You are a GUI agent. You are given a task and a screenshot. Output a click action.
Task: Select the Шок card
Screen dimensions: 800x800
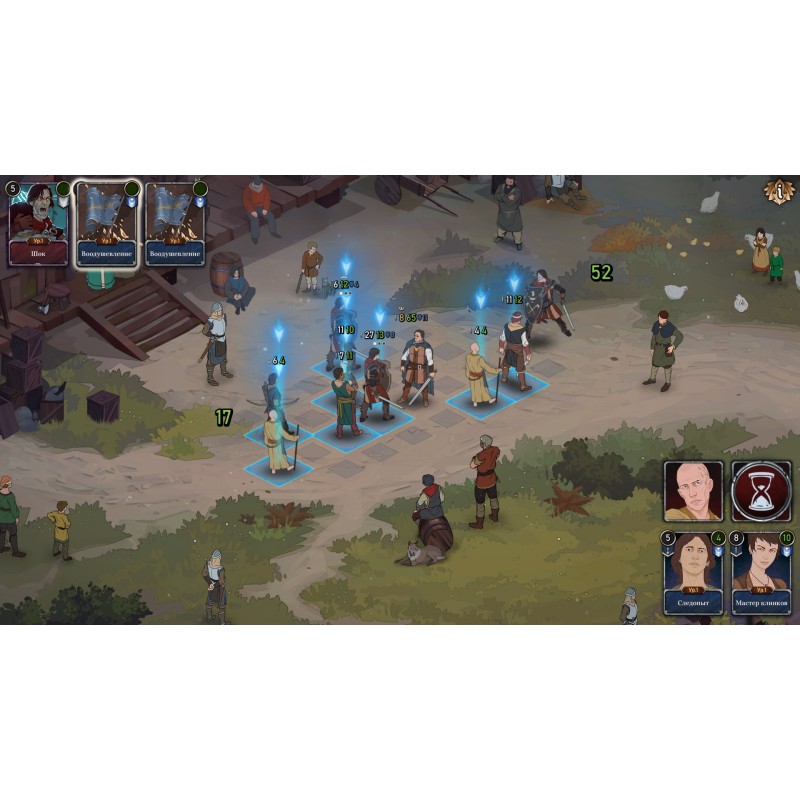coord(39,224)
